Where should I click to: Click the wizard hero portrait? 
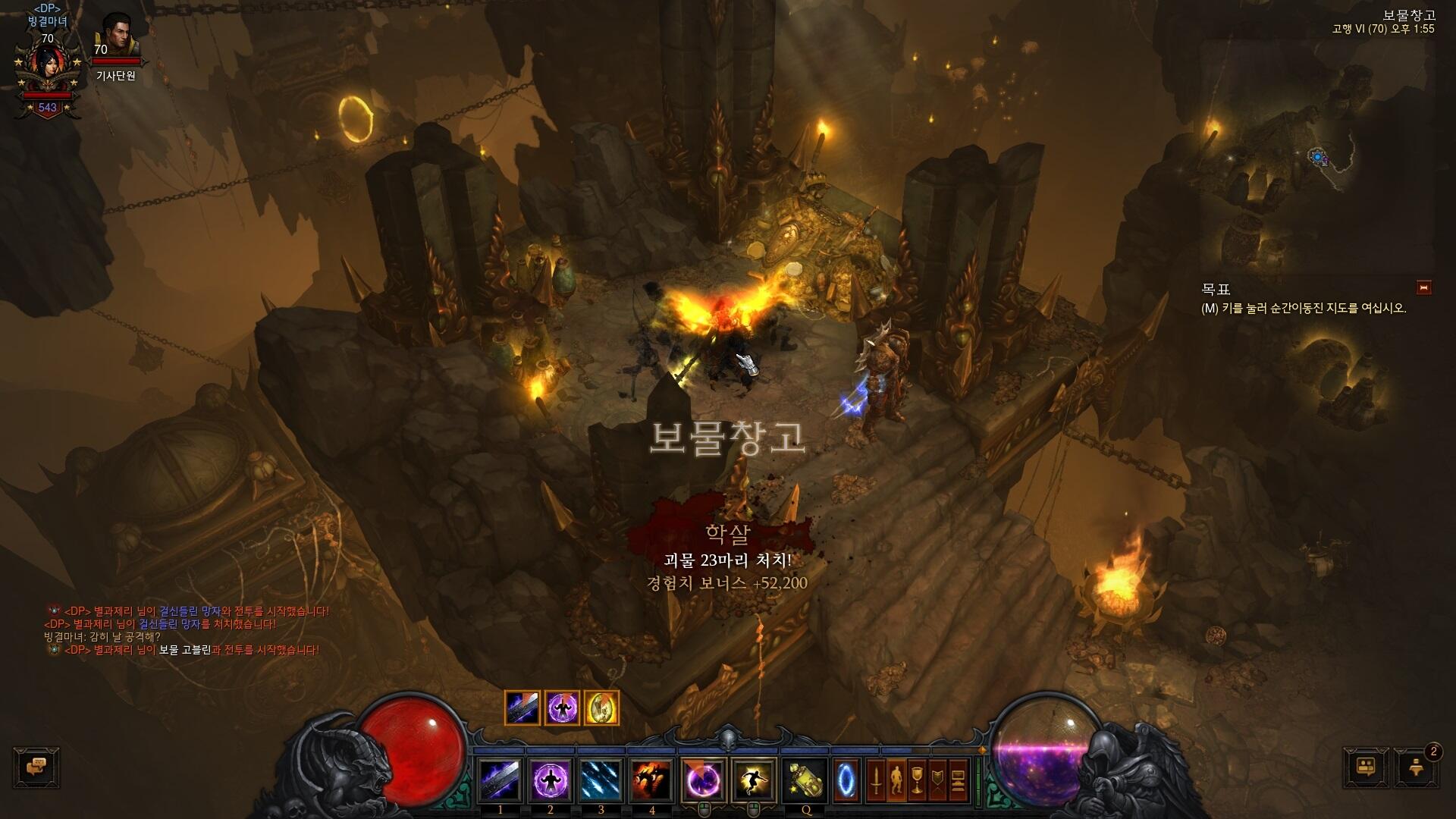47,68
